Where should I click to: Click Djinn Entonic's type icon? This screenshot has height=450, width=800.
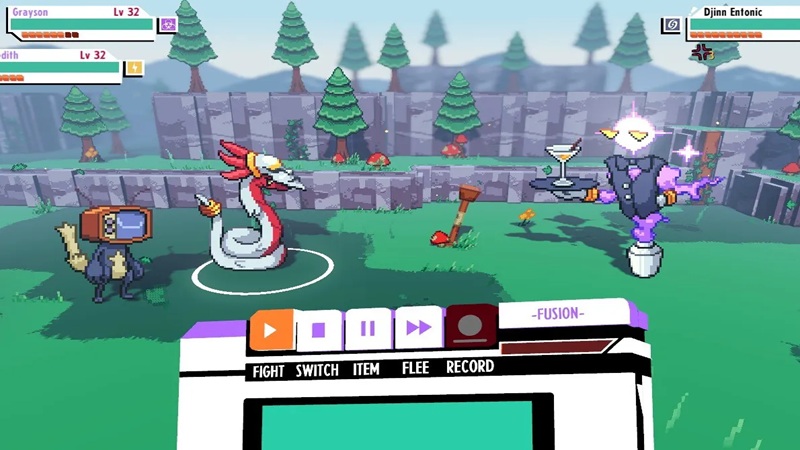pyautogui.click(x=672, y=23)
